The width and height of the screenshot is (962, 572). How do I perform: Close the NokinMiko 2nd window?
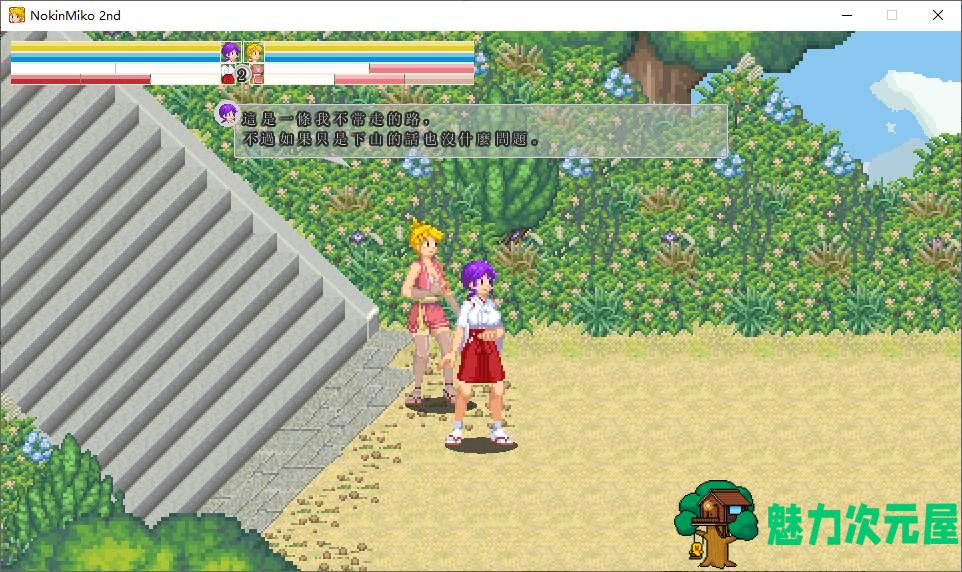pos(937,15)
